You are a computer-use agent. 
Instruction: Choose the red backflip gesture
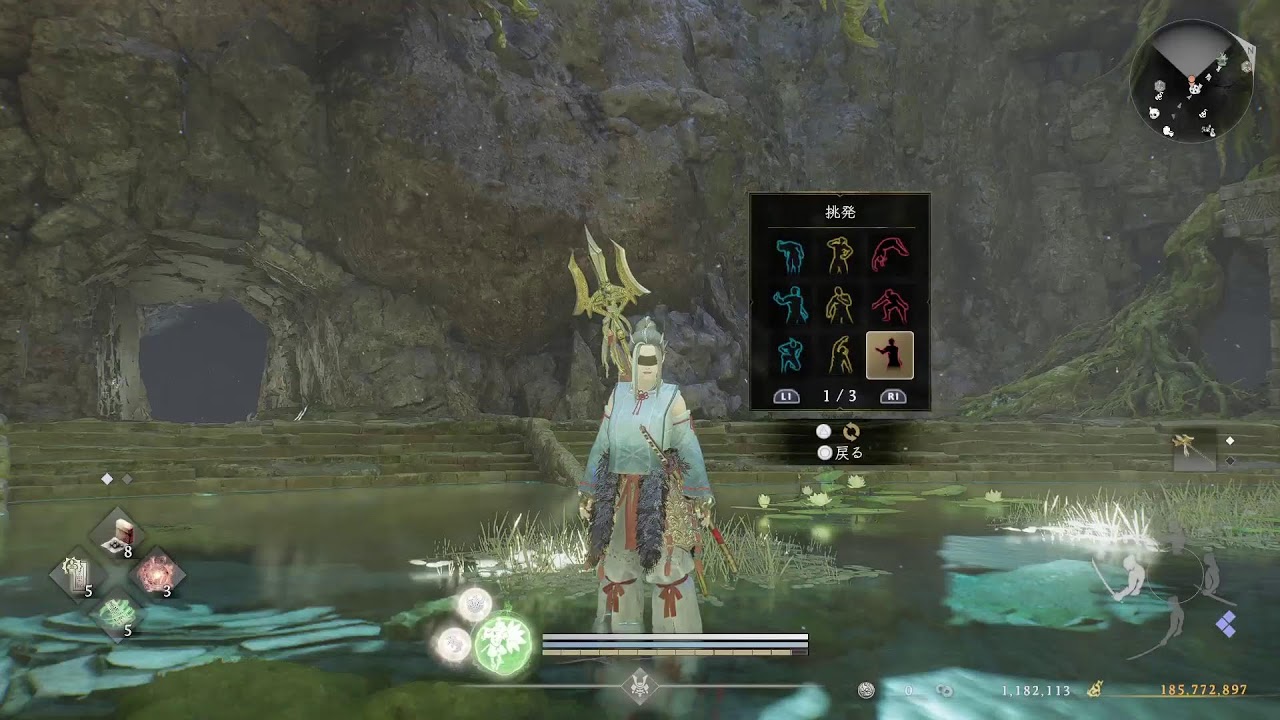click(x=889, y=255)
